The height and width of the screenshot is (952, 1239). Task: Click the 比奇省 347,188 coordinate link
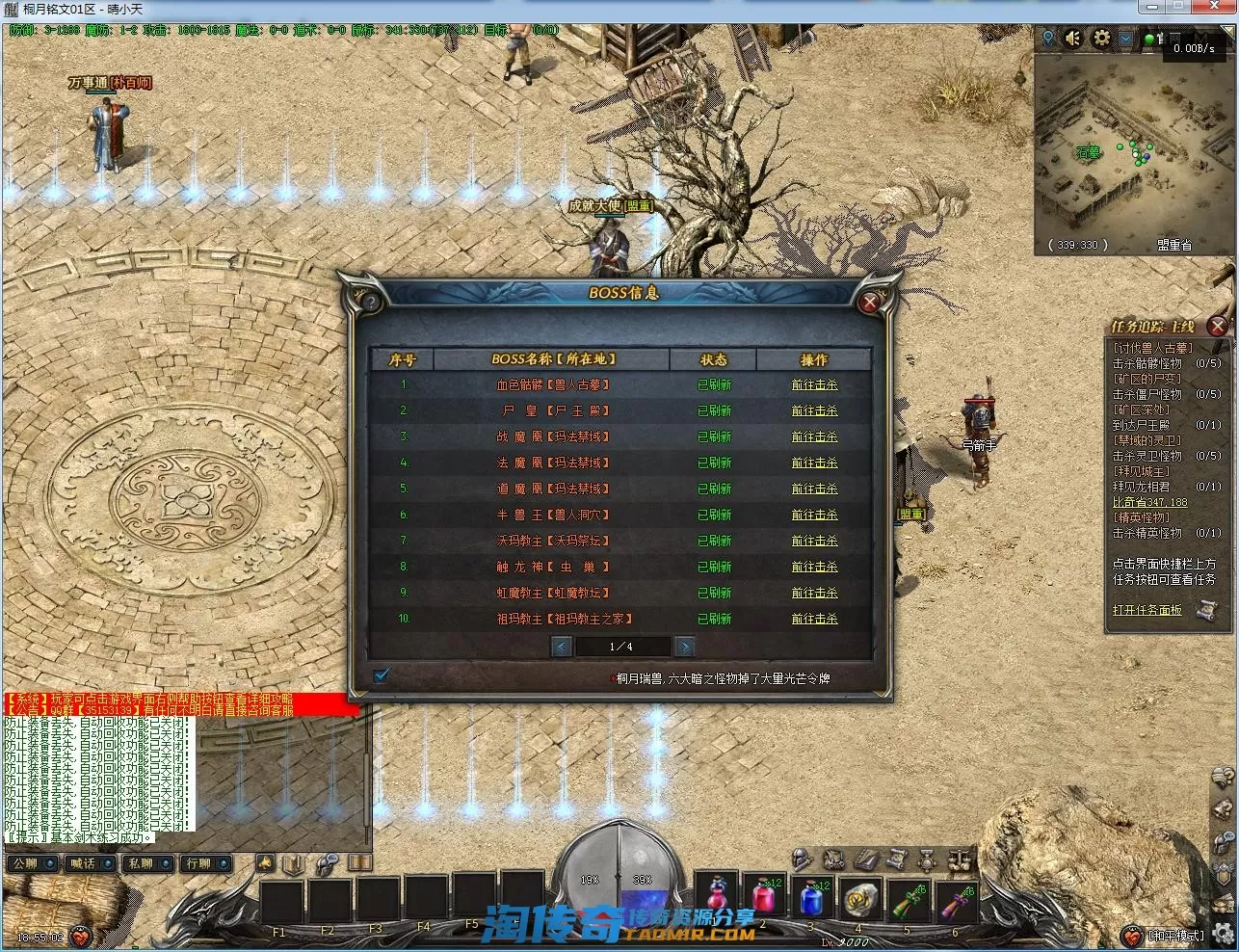[x=1150, y=502]
